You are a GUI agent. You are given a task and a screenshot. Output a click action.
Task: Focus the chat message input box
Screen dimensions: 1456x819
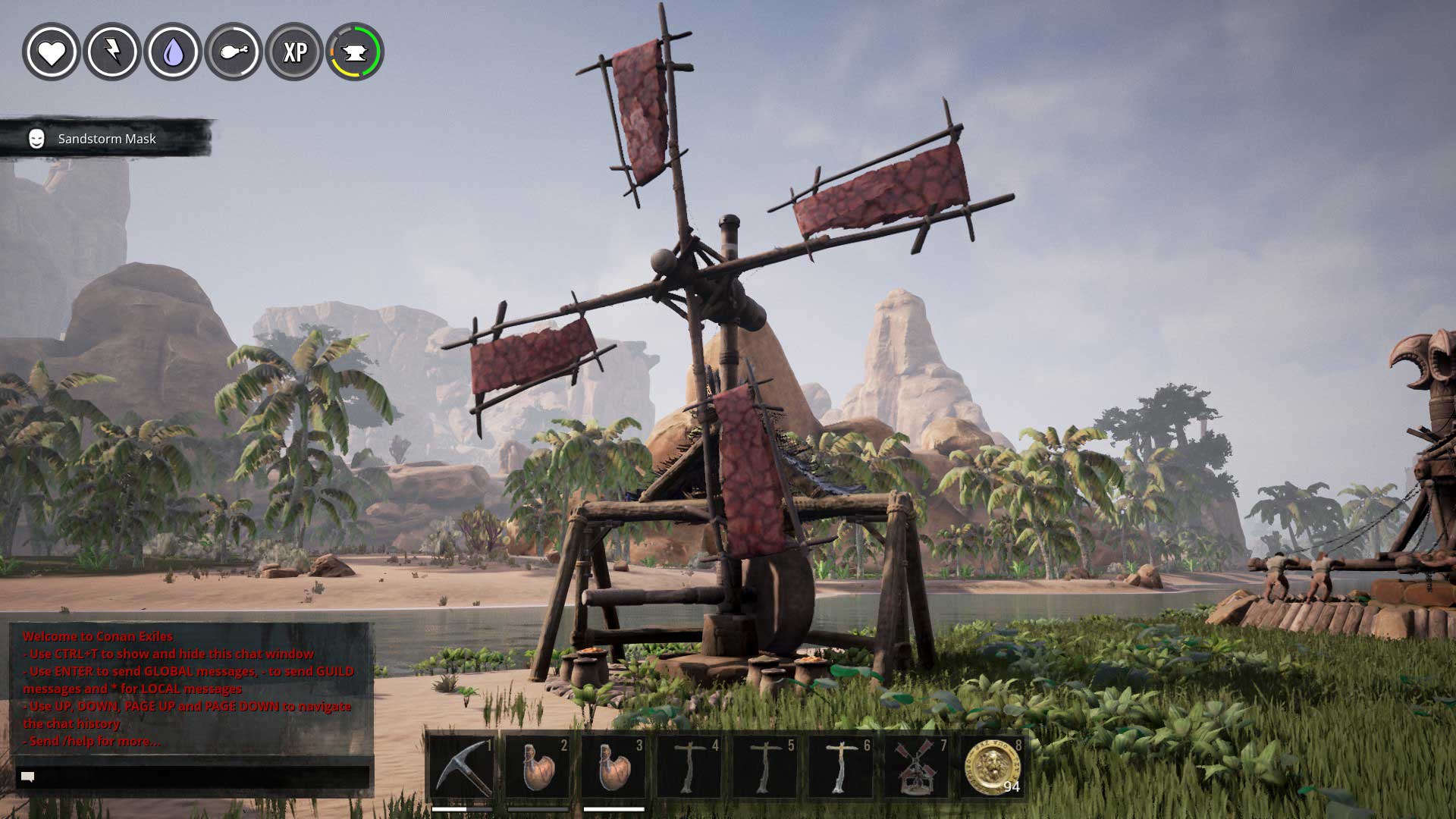(x=193, y=777)
